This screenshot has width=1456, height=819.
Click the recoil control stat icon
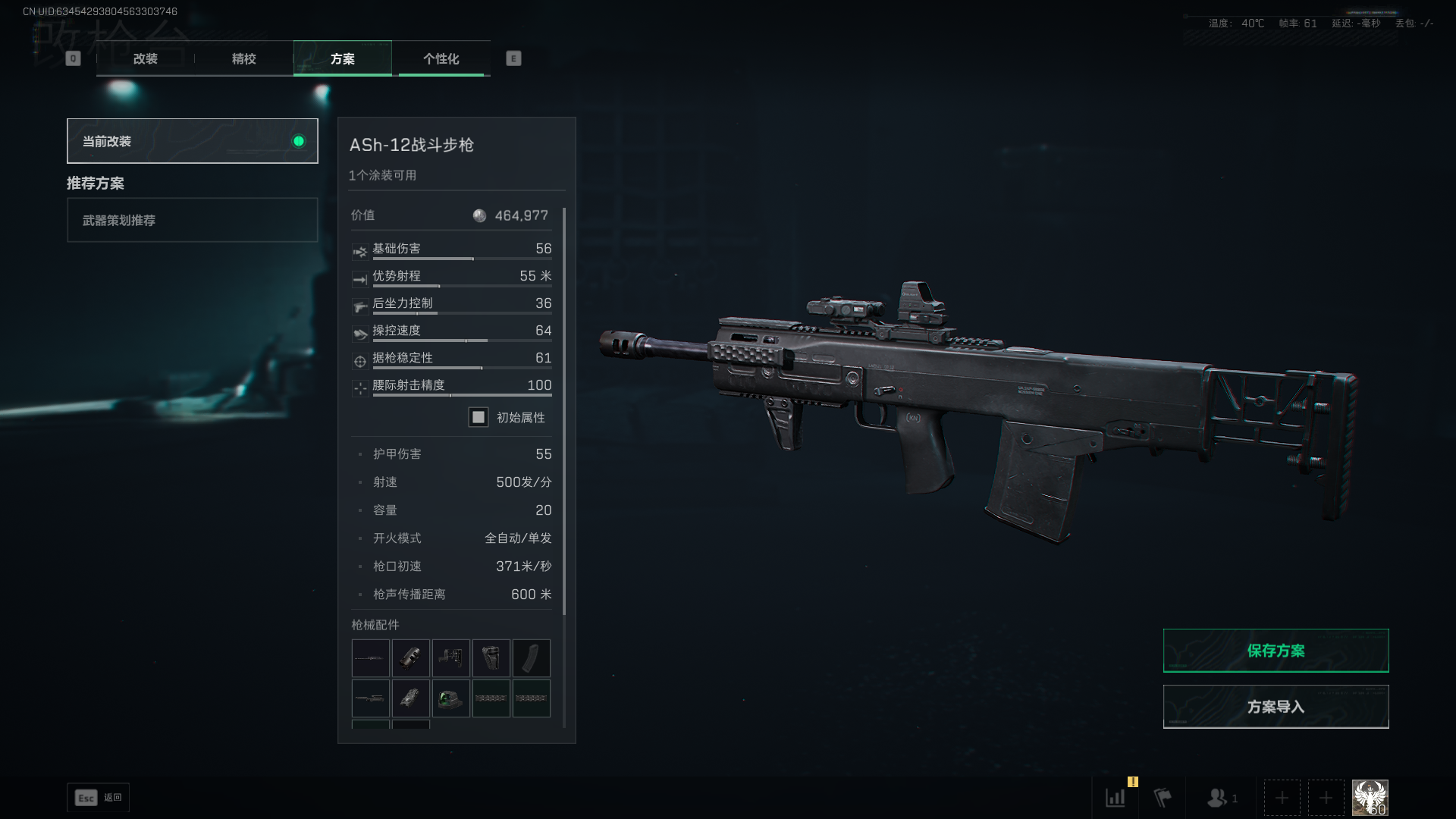tap(360, 306)
